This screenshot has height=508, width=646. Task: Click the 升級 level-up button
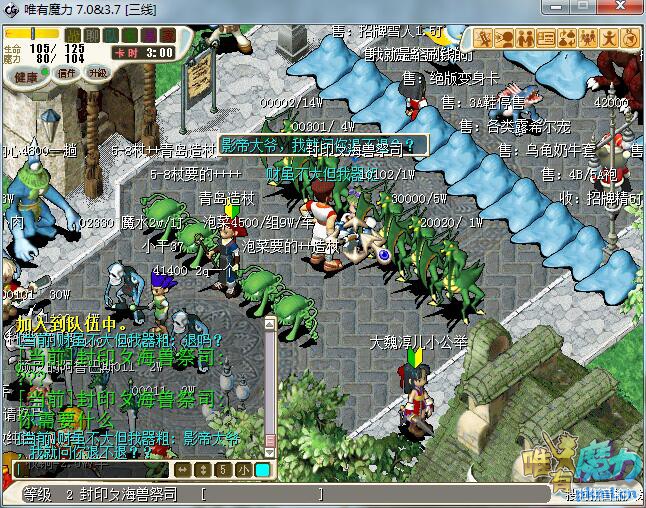point(97,73)
